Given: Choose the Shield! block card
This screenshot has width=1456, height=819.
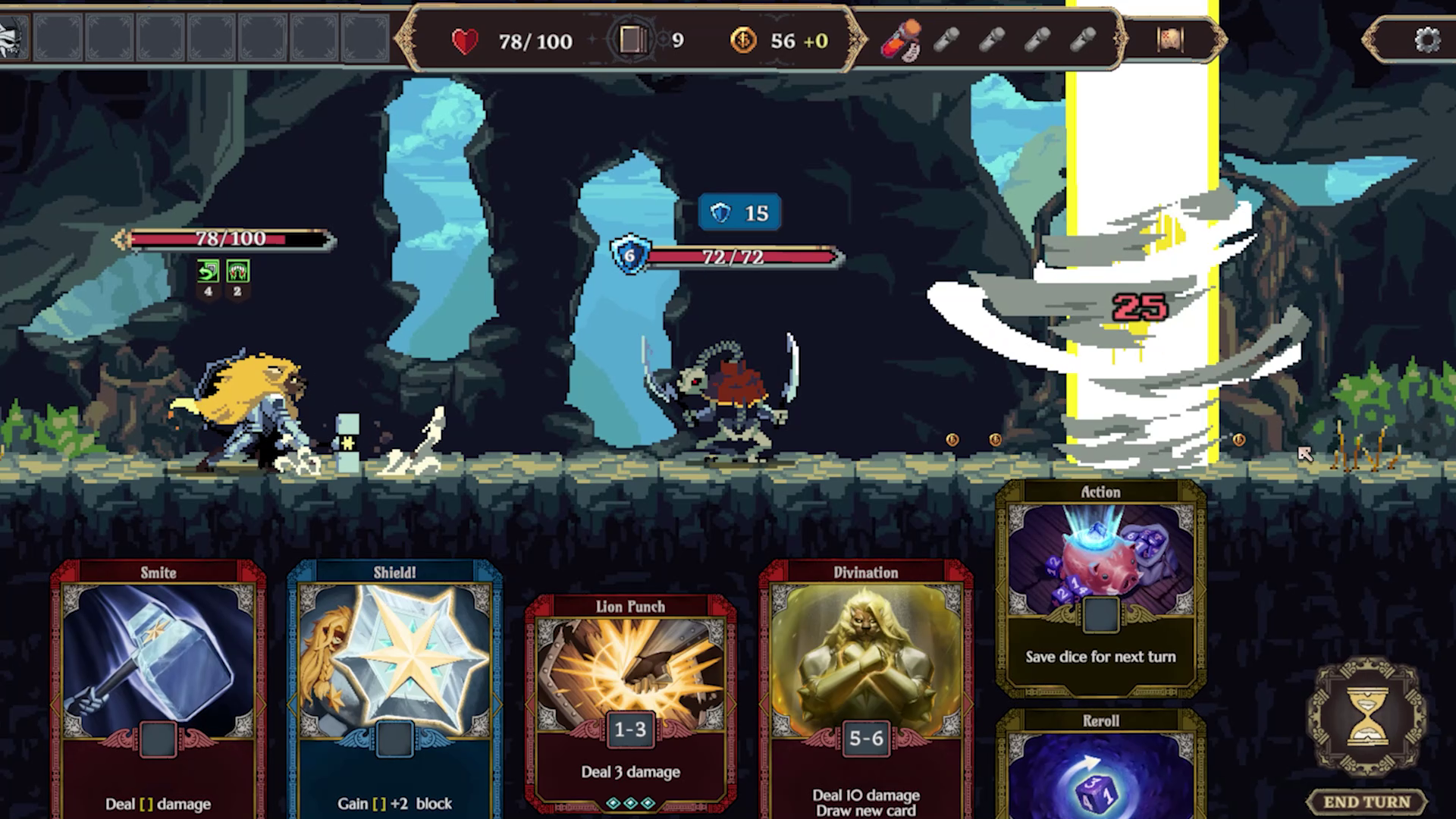Looking at the screenshot, I should (x=394, y=682).
